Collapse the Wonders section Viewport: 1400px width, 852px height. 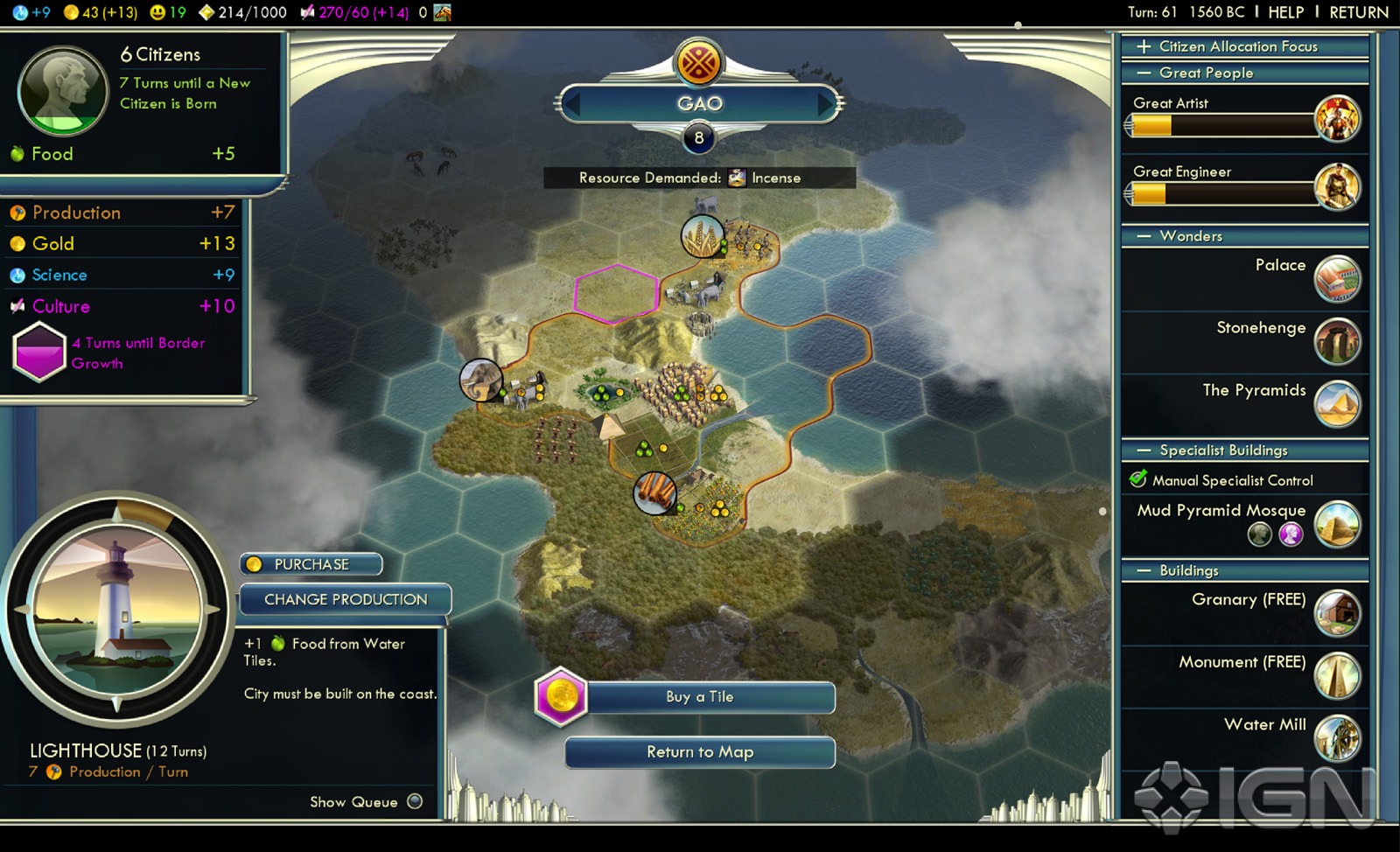[x=1143, y=236]
